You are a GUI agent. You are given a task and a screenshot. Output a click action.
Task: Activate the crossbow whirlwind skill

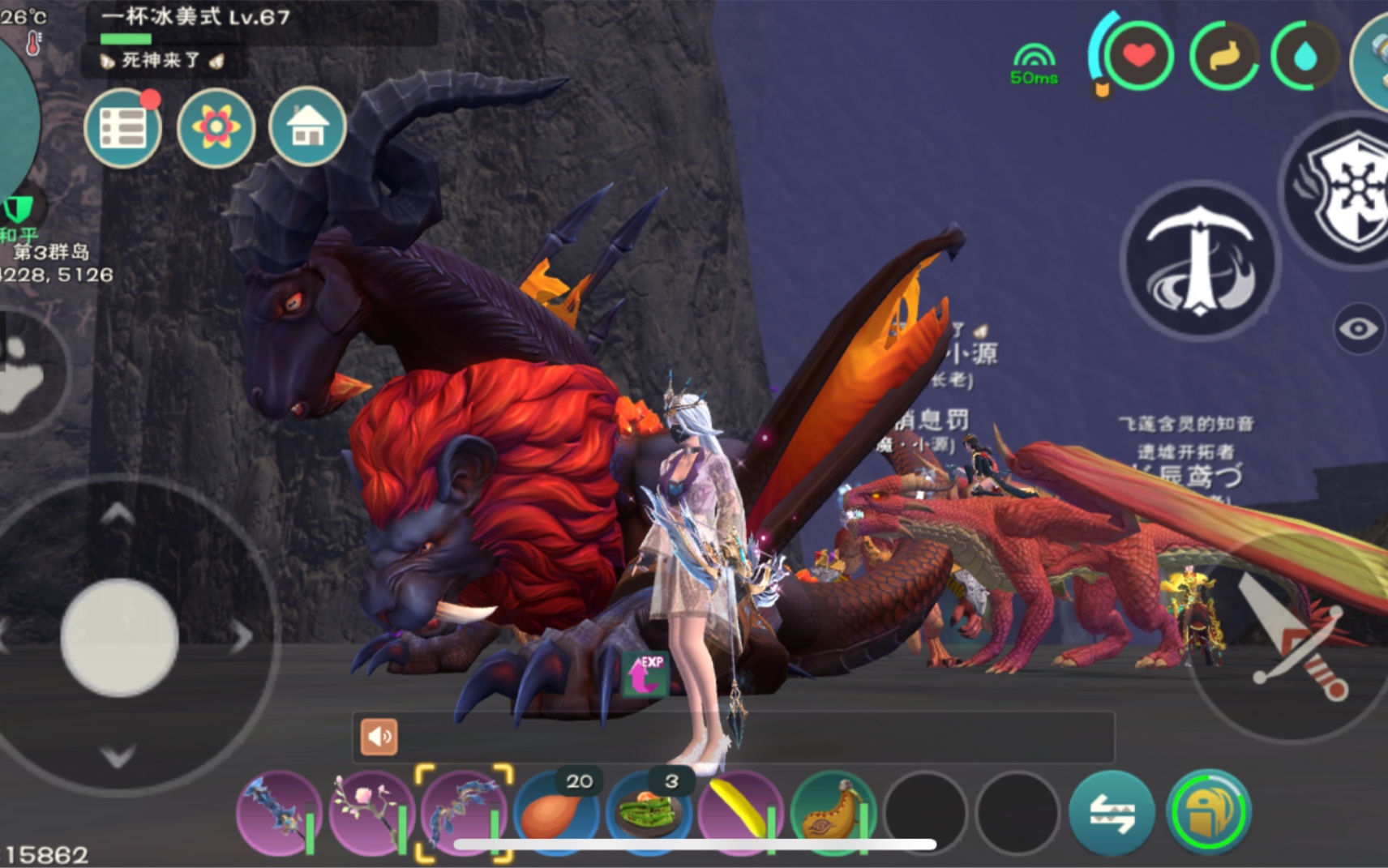coord(1200,260)
